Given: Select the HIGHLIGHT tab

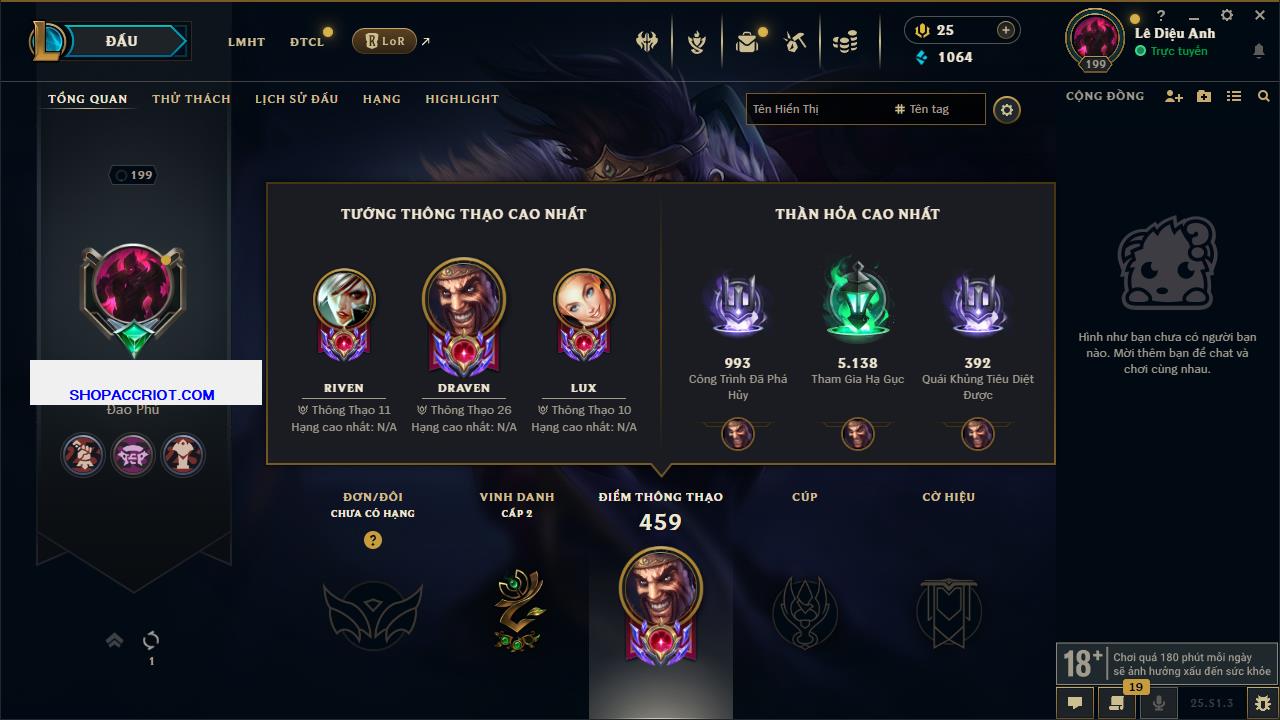Looking at the screenshot, I should [x=461, y=99].
